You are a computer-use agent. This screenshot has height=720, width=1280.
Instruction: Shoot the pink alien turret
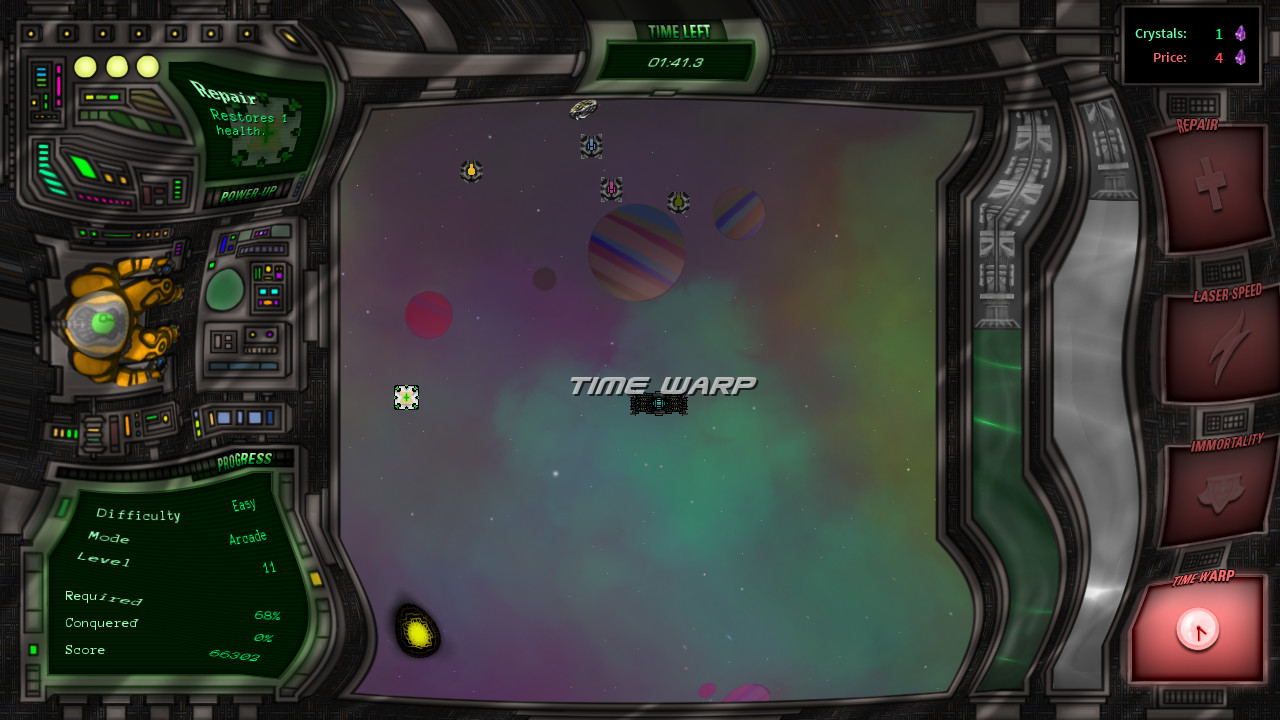tap(611, 187)
